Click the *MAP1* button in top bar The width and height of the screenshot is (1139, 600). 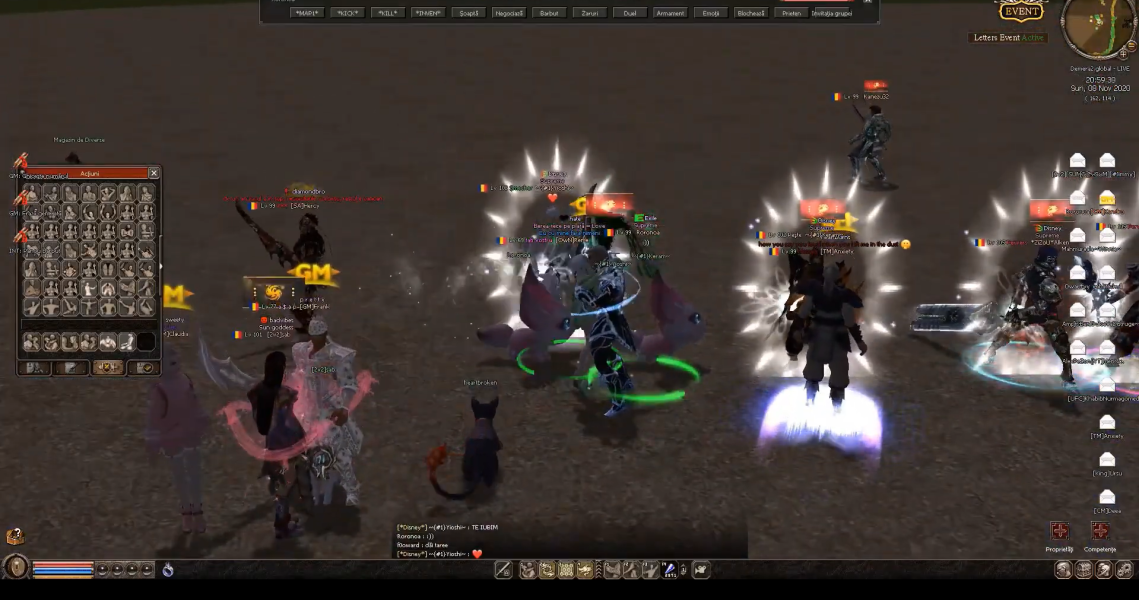pyautogui.click(x=307, y=13)
